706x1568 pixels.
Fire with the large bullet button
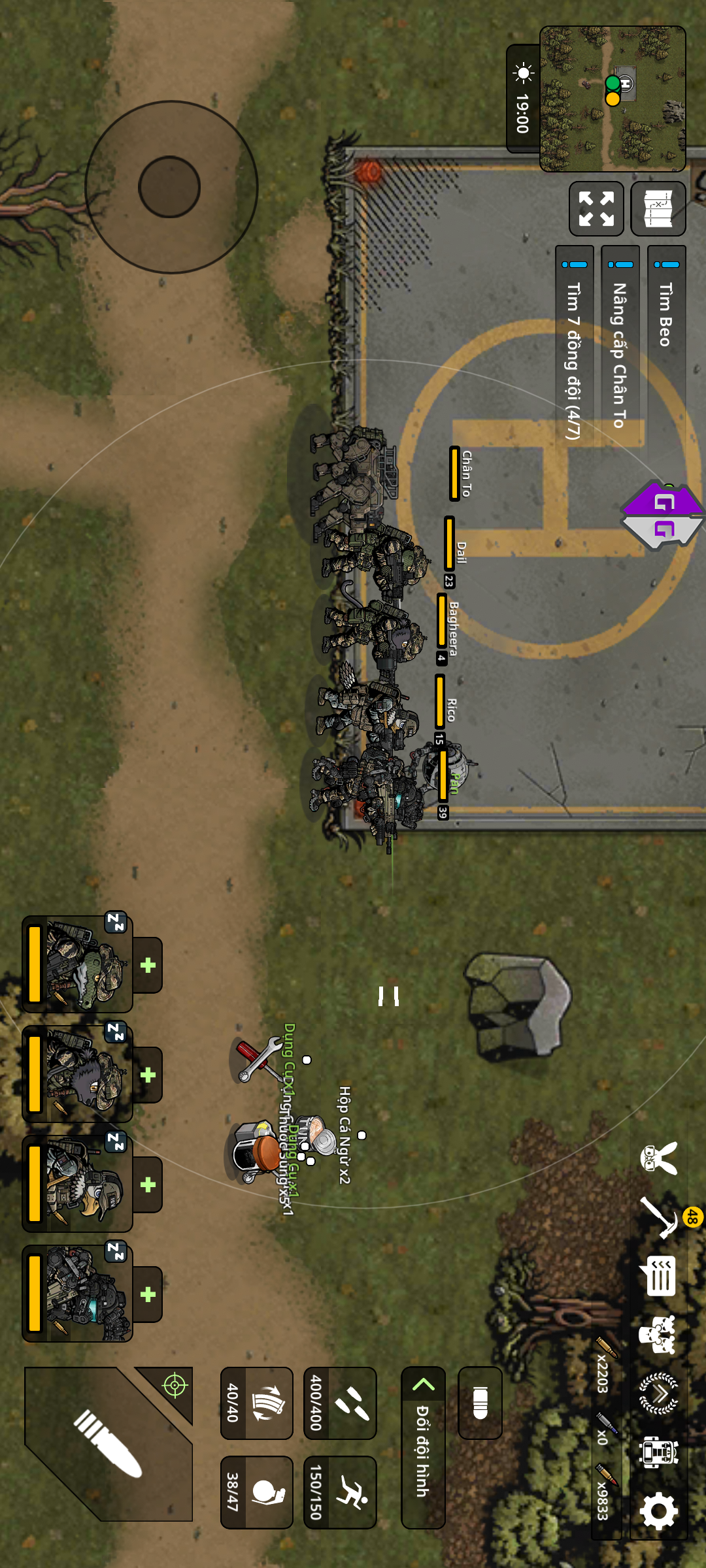click(x=108, y=1444)
